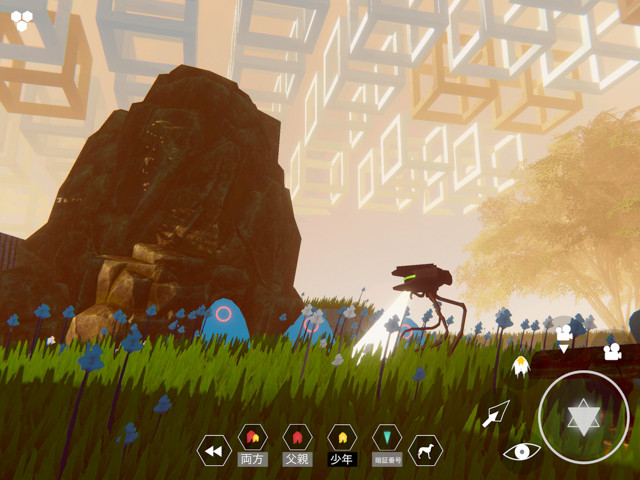
Task: Open the three-hexagon menu icon
Action: (x=21, y=20)
